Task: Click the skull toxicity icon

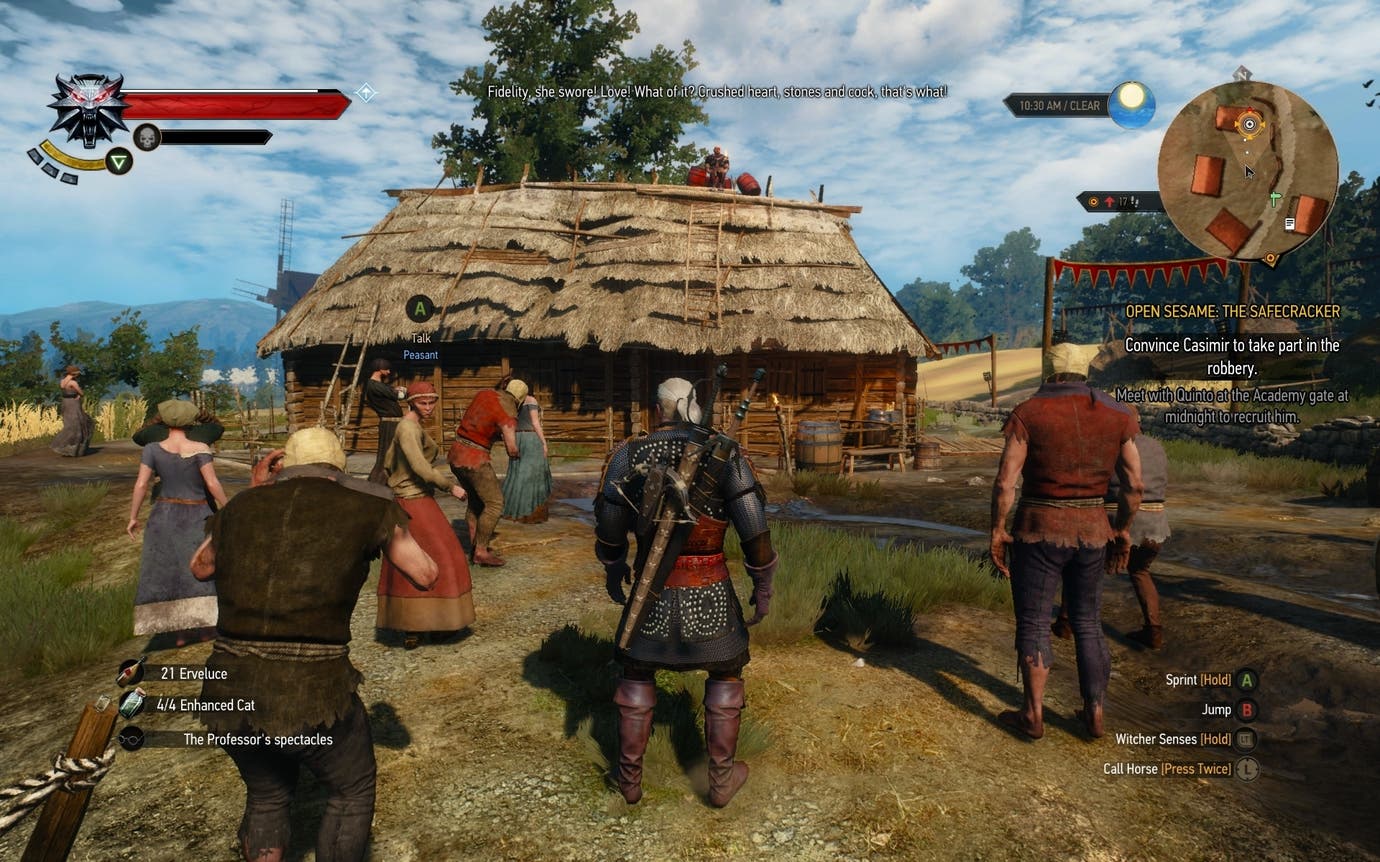Action: pos(147,137)
